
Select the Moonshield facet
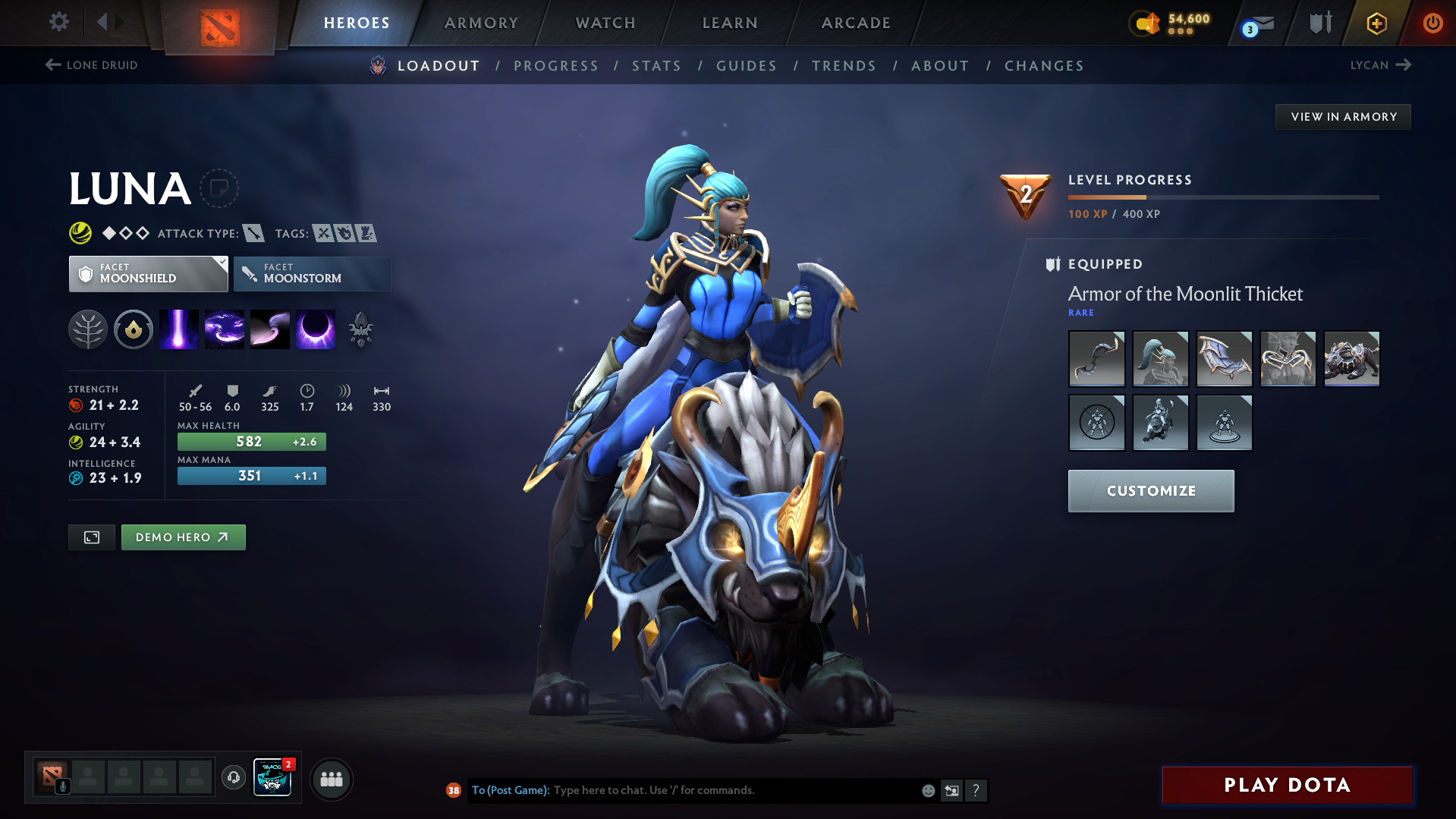(148, 273)
